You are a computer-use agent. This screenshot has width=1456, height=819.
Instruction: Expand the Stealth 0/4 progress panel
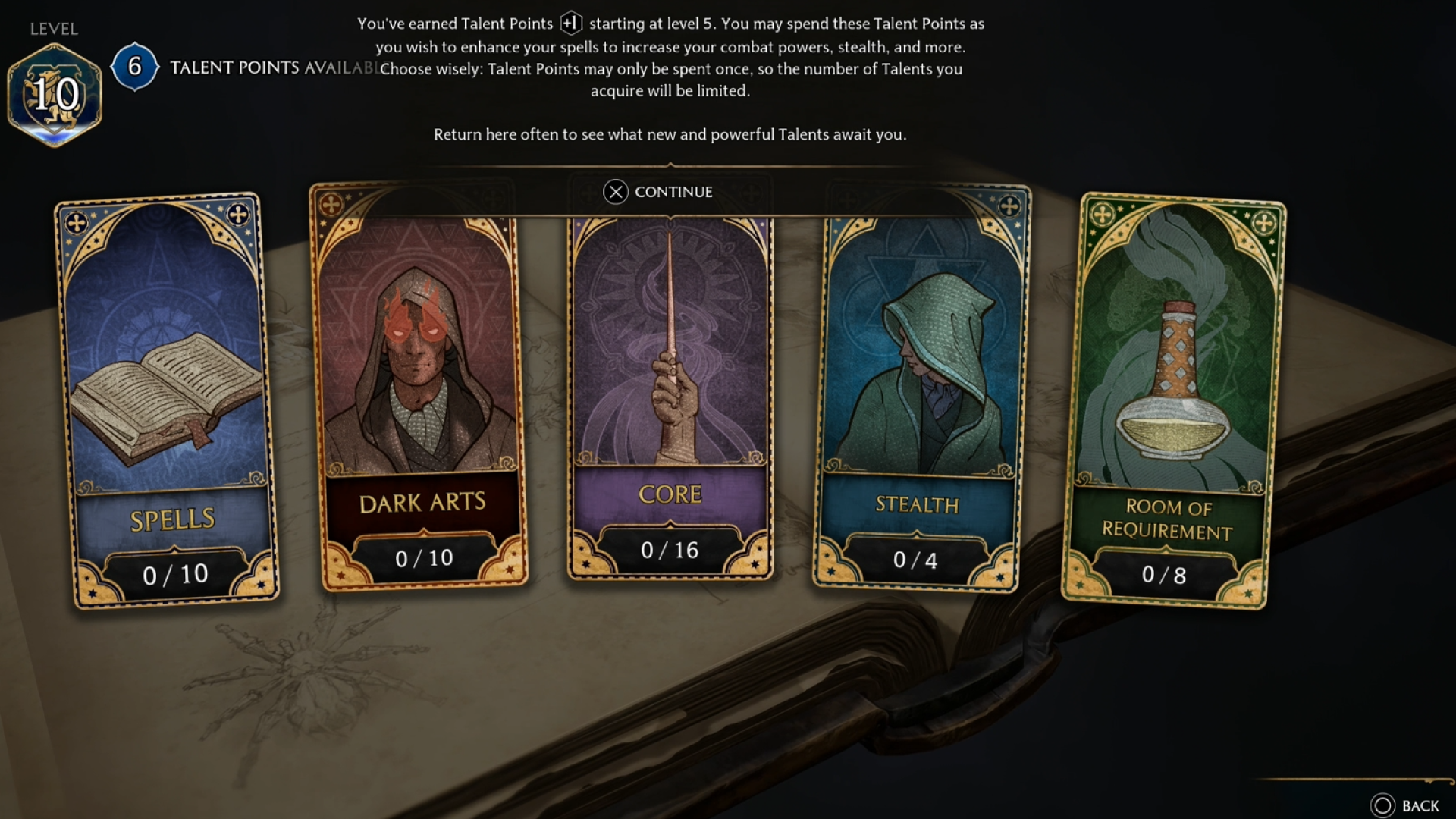point(918,560)
